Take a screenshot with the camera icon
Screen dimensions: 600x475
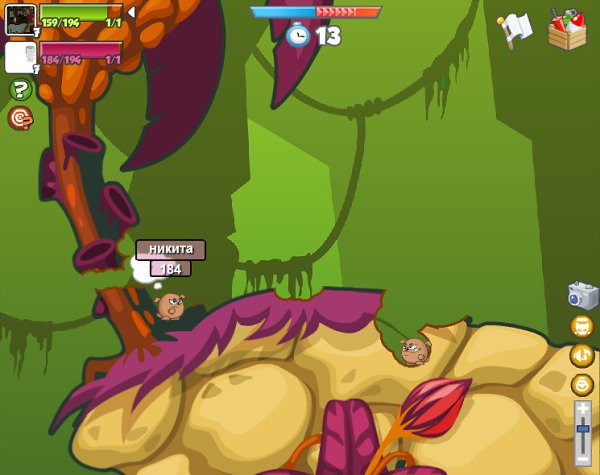582,295
